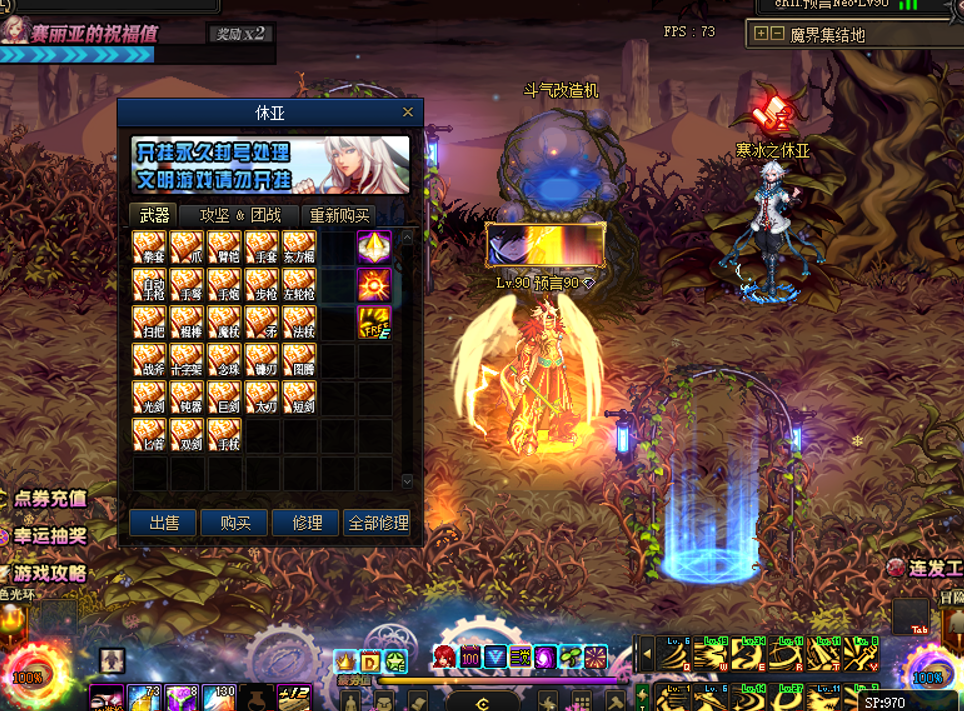Open the 幸运抽奖 lucky draw
The width and height of the screenshot is (964, 711).
coord(45,536)
